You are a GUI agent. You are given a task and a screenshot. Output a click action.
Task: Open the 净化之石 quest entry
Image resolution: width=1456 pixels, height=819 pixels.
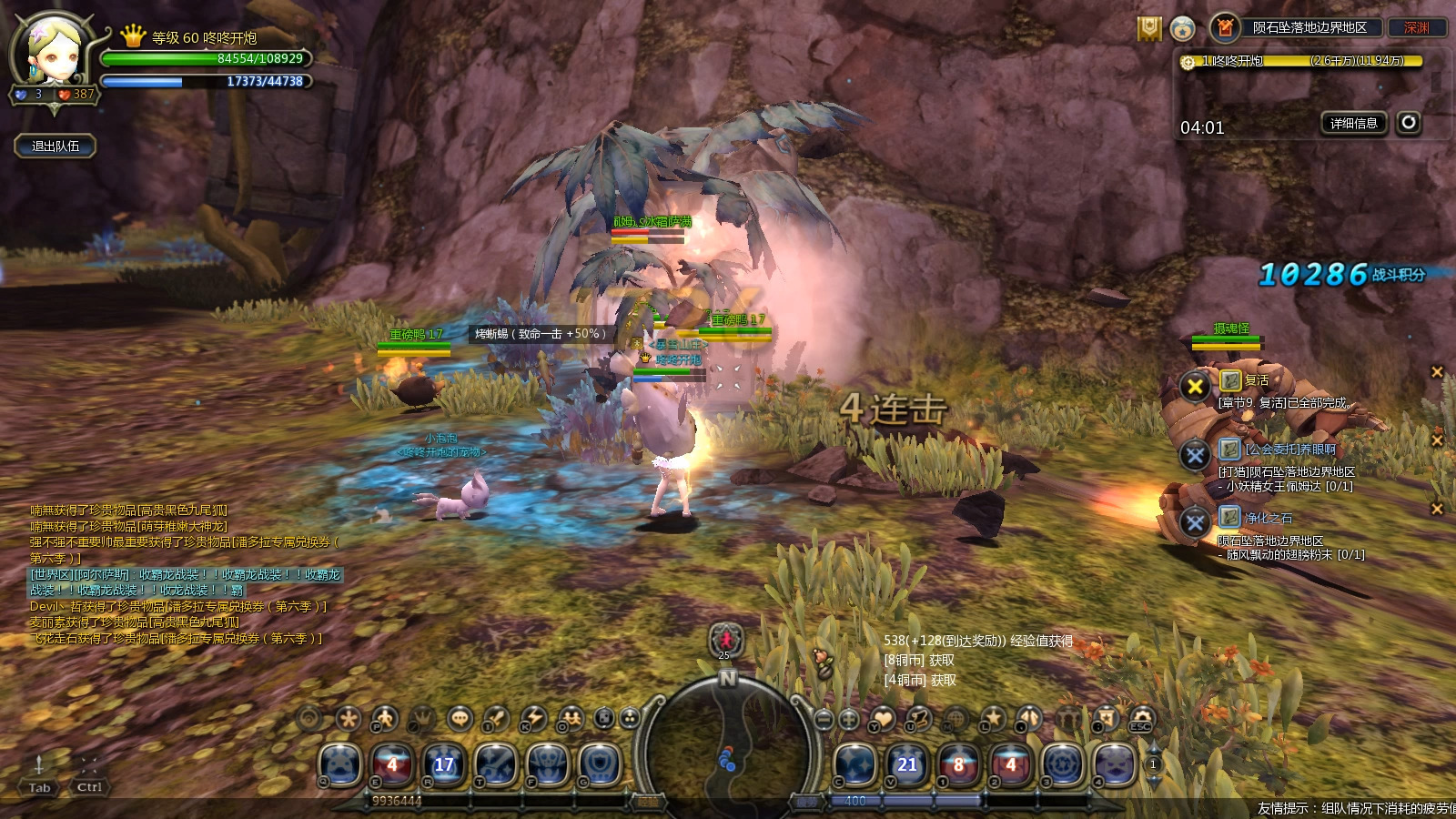[x=1268, y=518]
